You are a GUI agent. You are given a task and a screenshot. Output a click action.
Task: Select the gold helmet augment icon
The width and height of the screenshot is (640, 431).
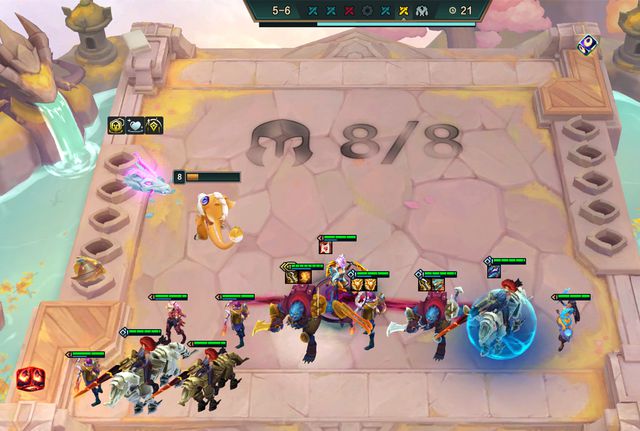(x=117, y=125)
